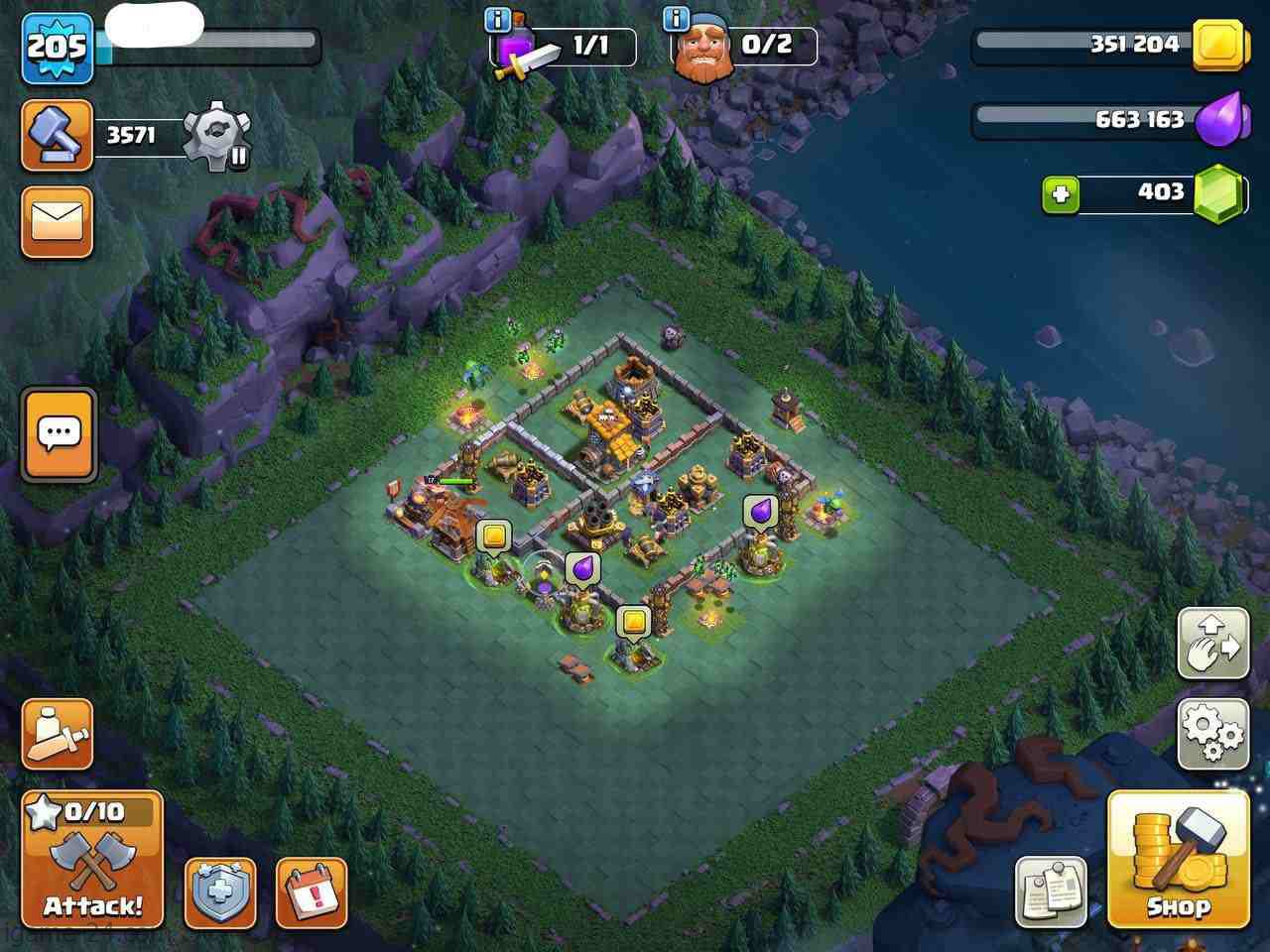The width and height of the screenshot is (1270, 952).
Task: Open the mail inbox envelope
Action: click(58, 222)
